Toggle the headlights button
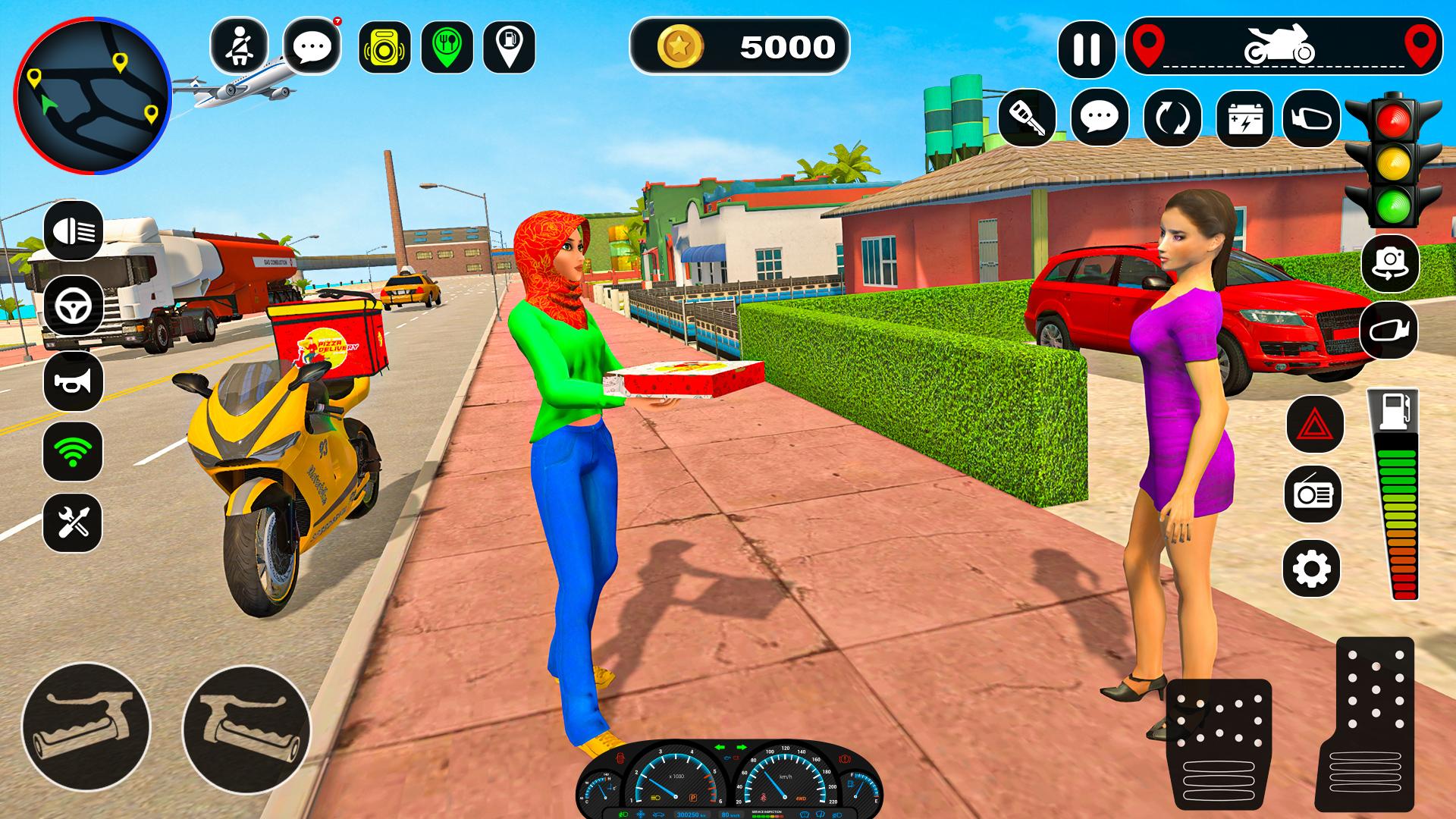Viewport: 1456px width, 819px height. click(74, 230)
